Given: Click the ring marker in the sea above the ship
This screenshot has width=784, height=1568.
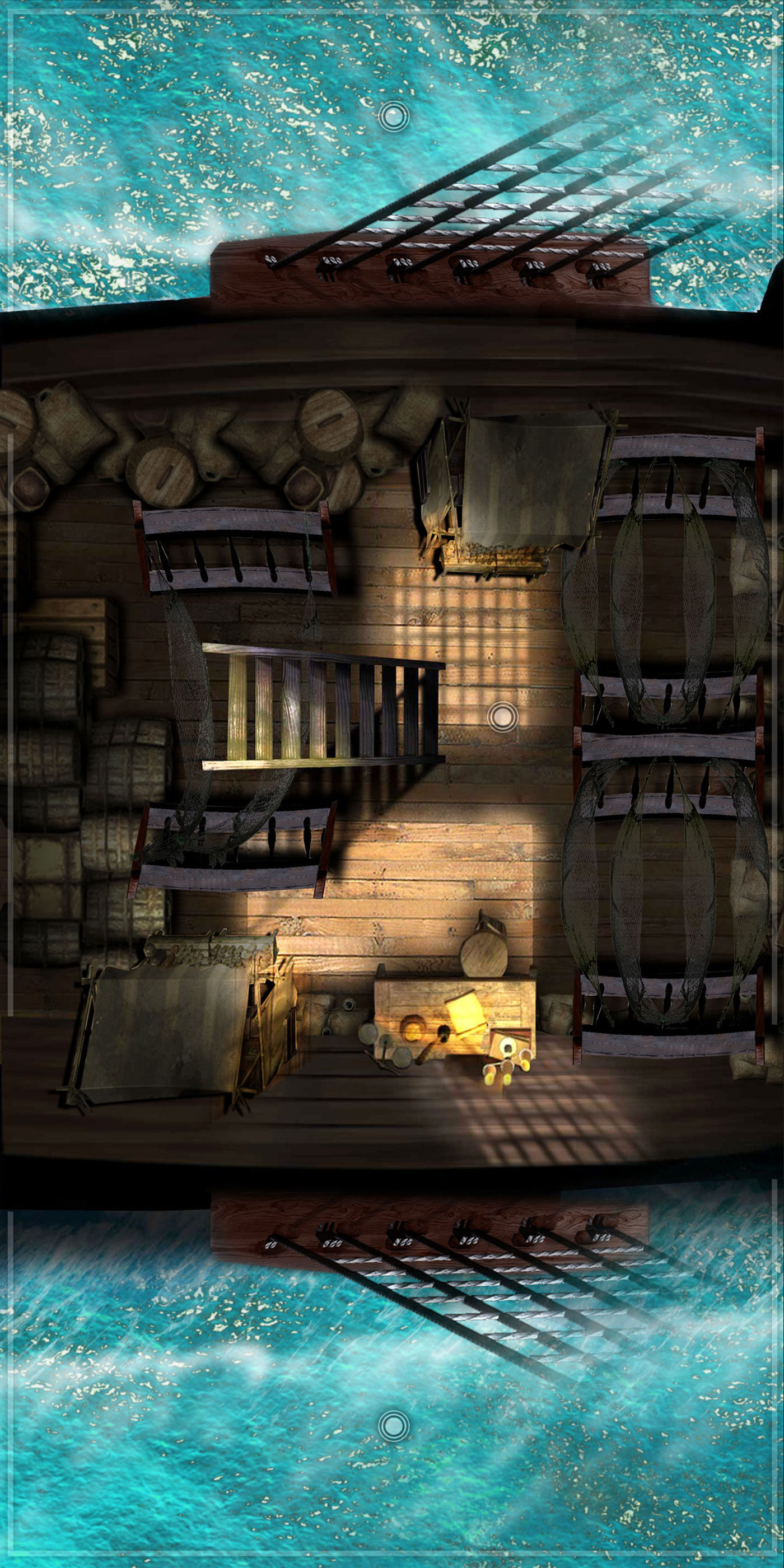Looking at the screenshot, I should pos(393,116).
